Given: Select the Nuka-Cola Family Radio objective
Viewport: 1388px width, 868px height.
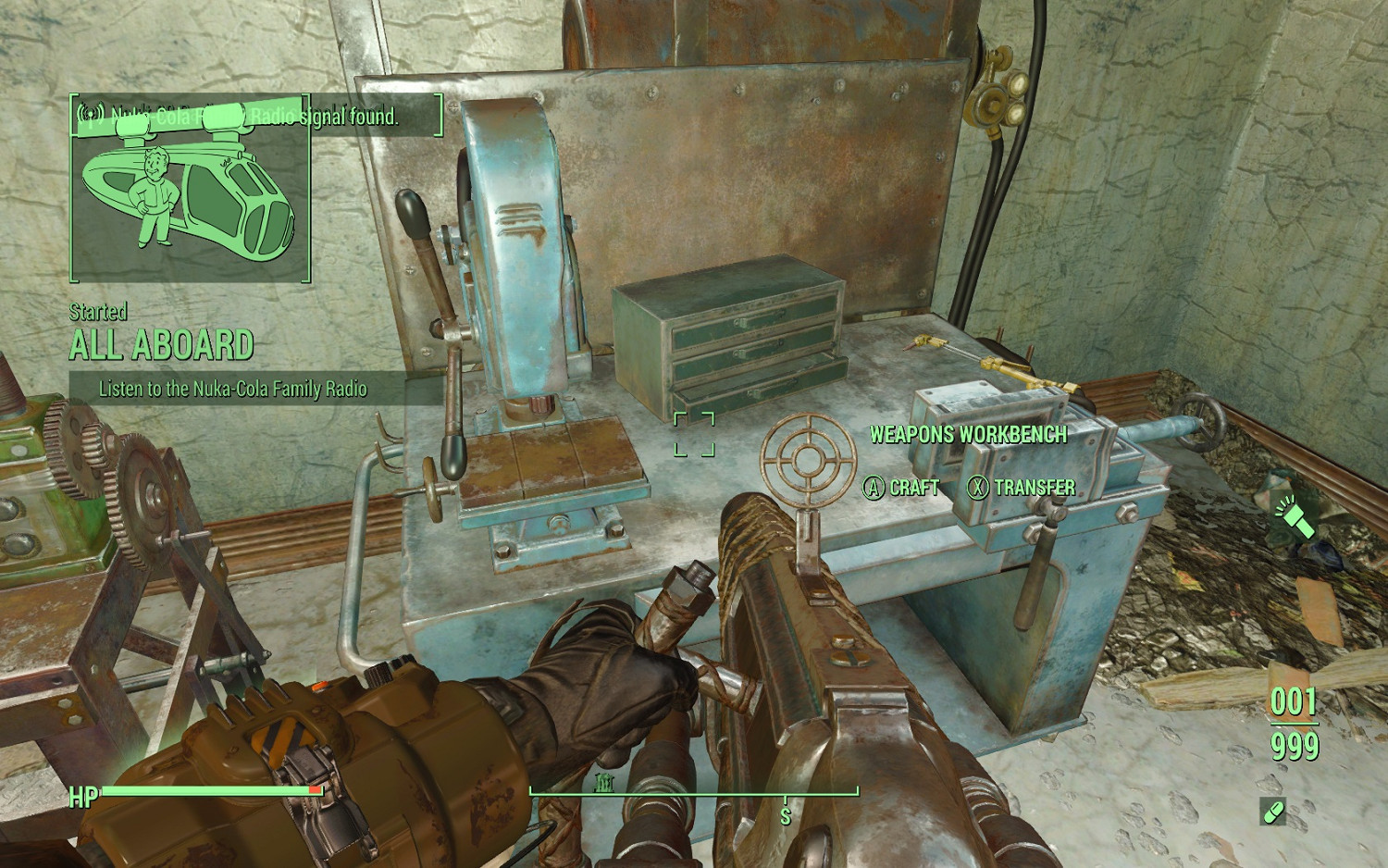Looking at the screenshot, I should 233,389.
